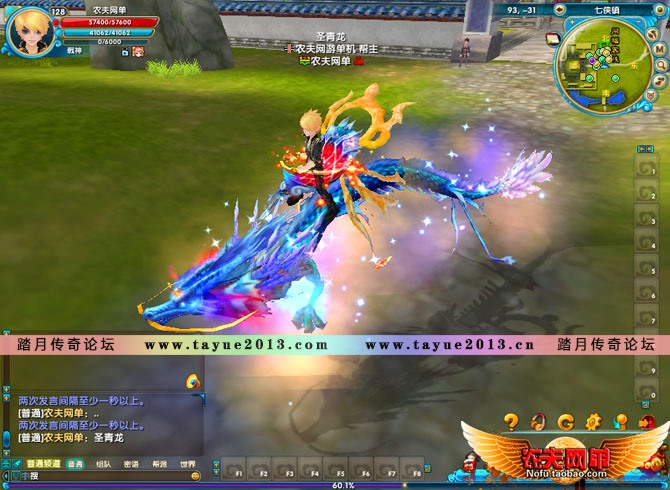670x490 pixels.
Task: Switch to the 世界 world chat tab
Action: click(x=187, y=464)
